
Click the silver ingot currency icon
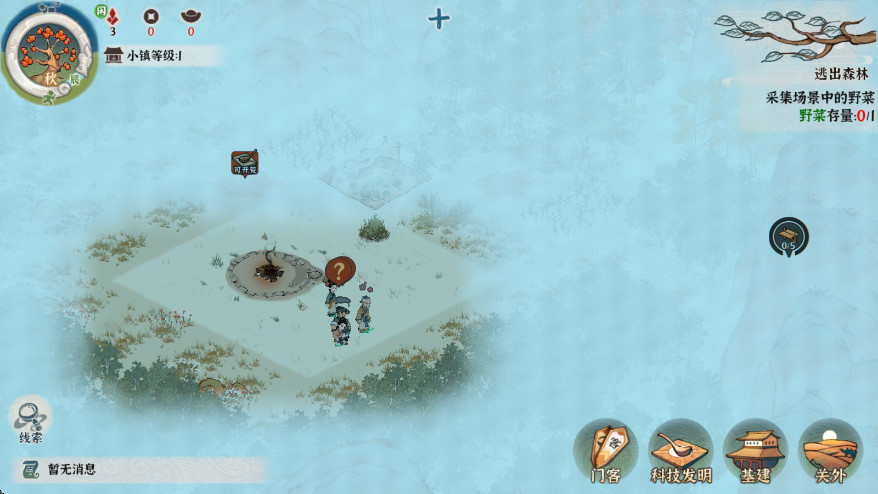190,16
